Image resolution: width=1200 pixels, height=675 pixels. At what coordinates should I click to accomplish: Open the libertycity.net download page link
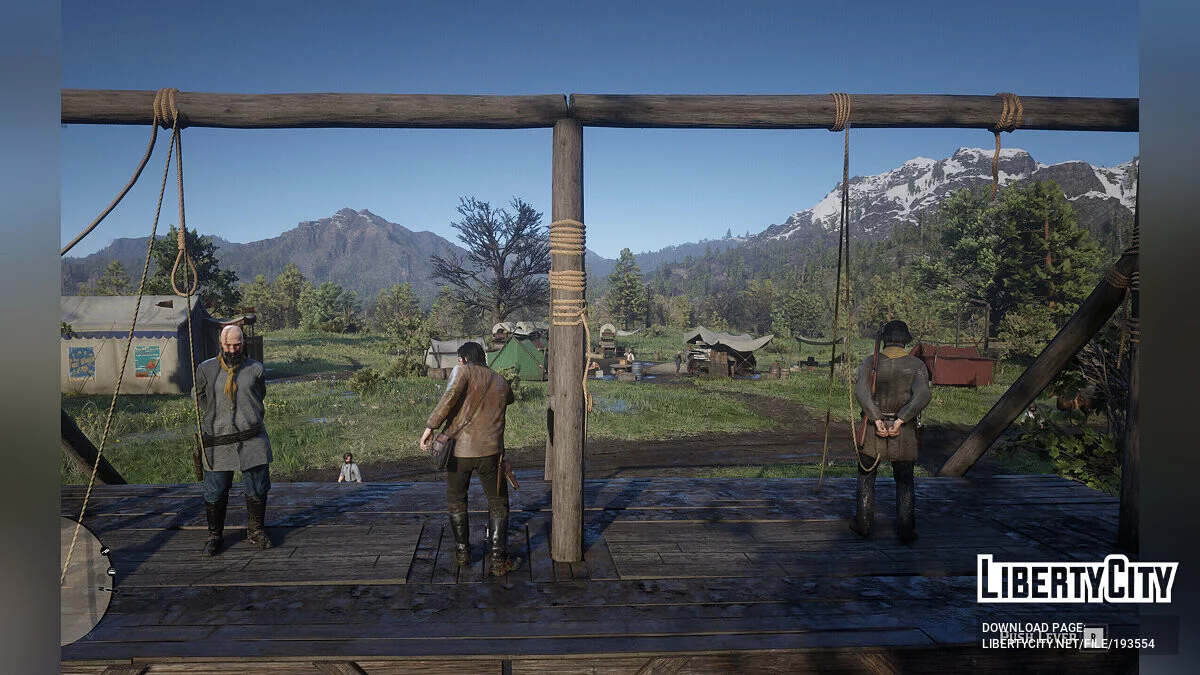coord(1067,643)
